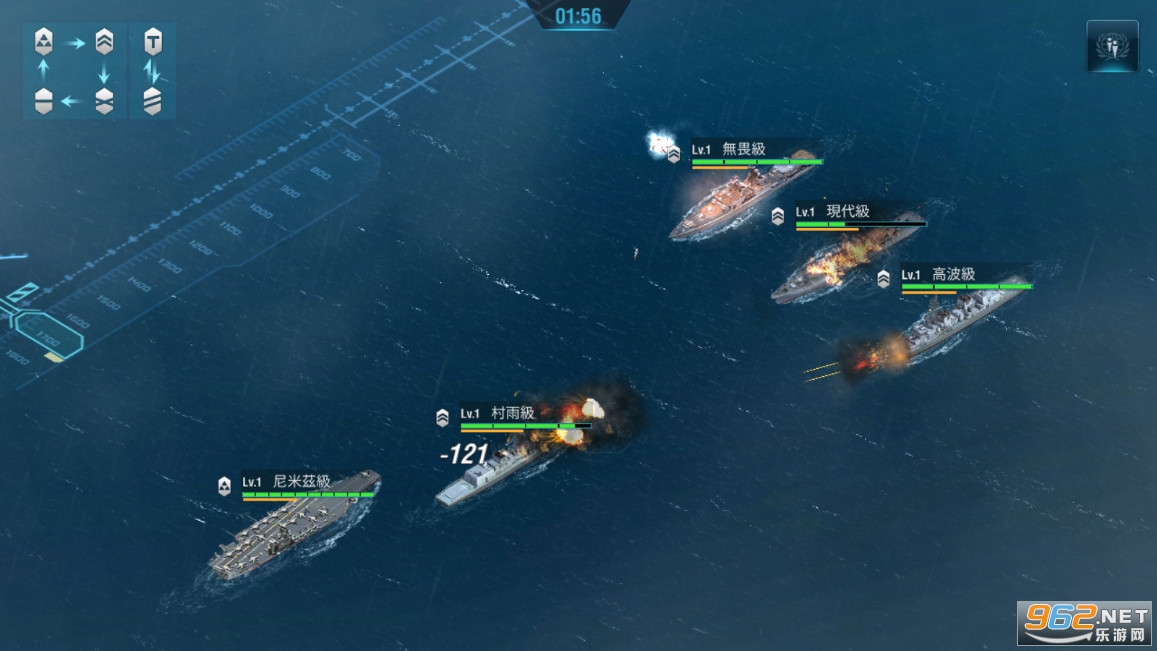Pick the single horizontal bar formation icon
1157x651 pixels.
tap(43, 101)
